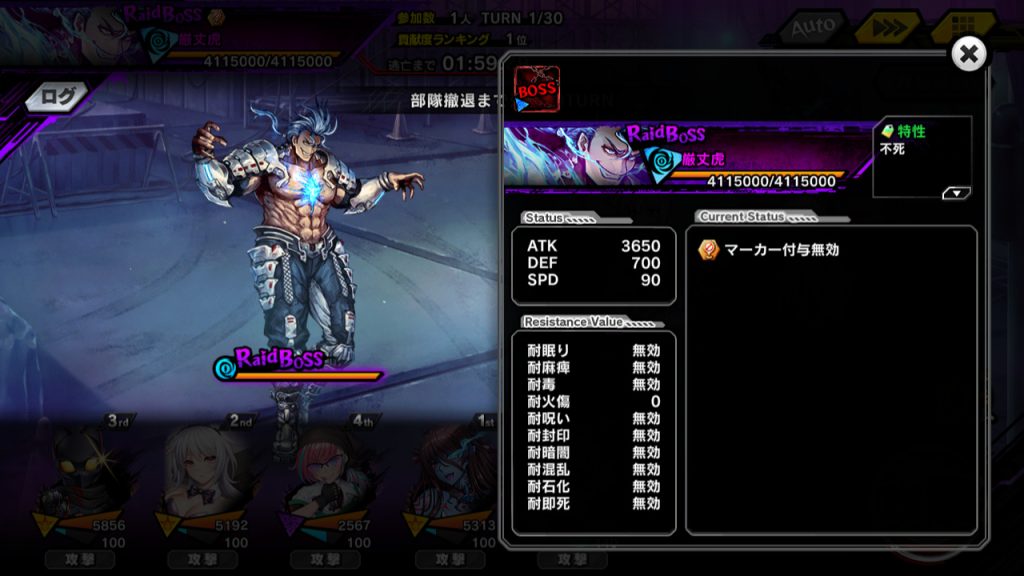Click the red BOSS icon

tap(536, 88)
